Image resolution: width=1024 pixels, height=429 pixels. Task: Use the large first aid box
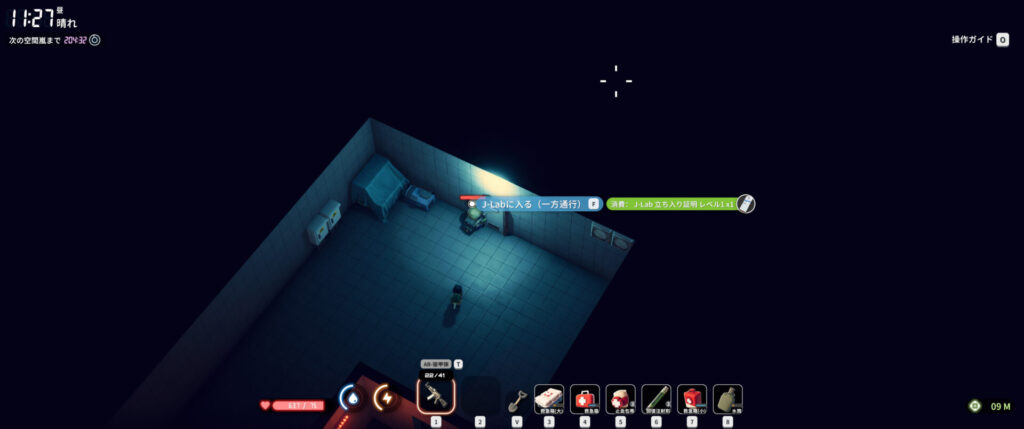[549, 398]
